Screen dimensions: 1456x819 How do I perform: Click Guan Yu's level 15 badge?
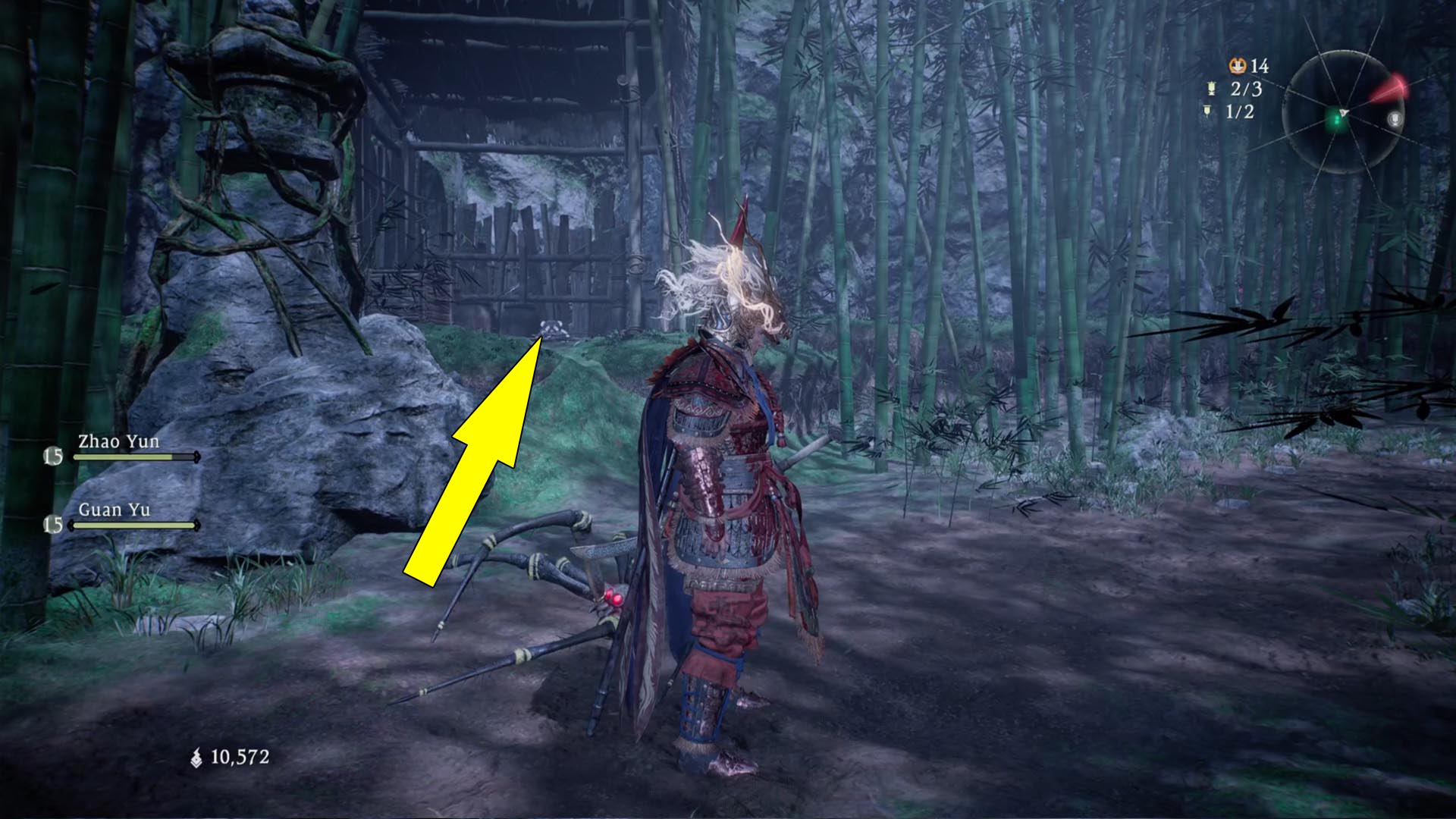point(53,526)
